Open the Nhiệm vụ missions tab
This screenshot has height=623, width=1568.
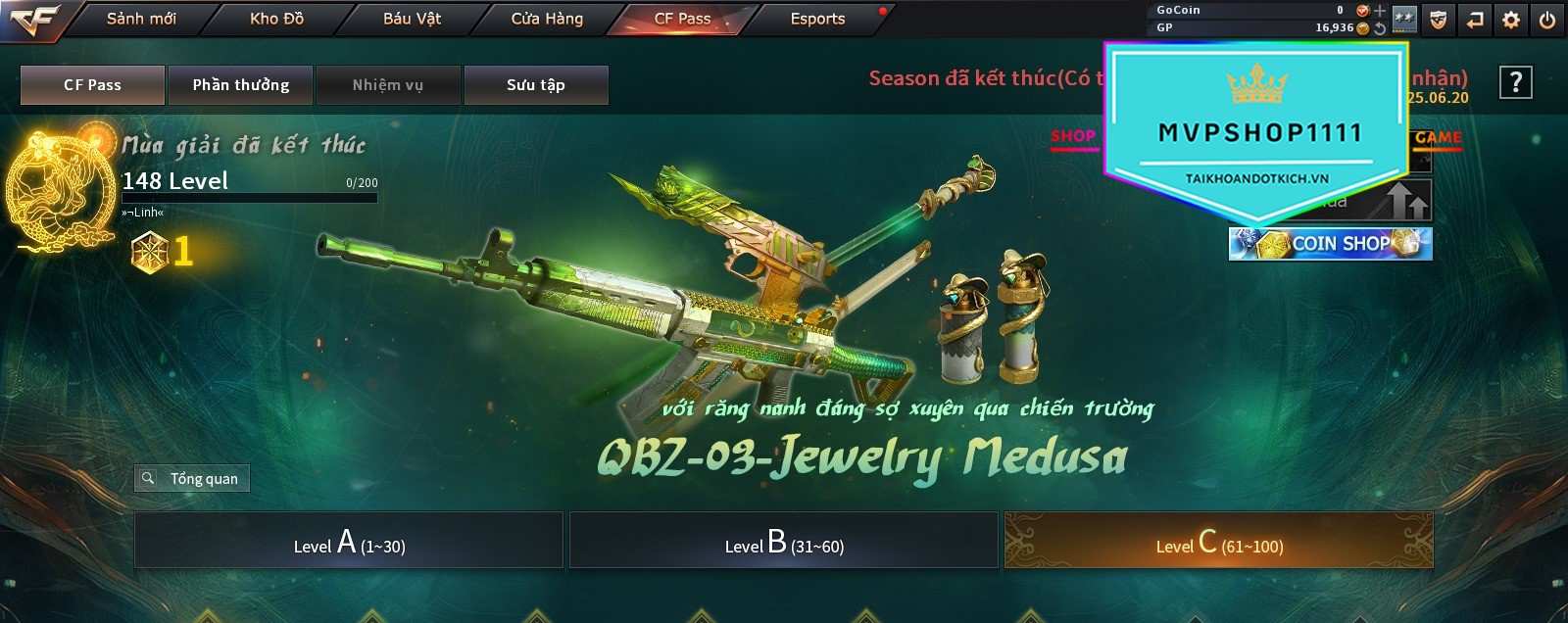tap(388, 85)
